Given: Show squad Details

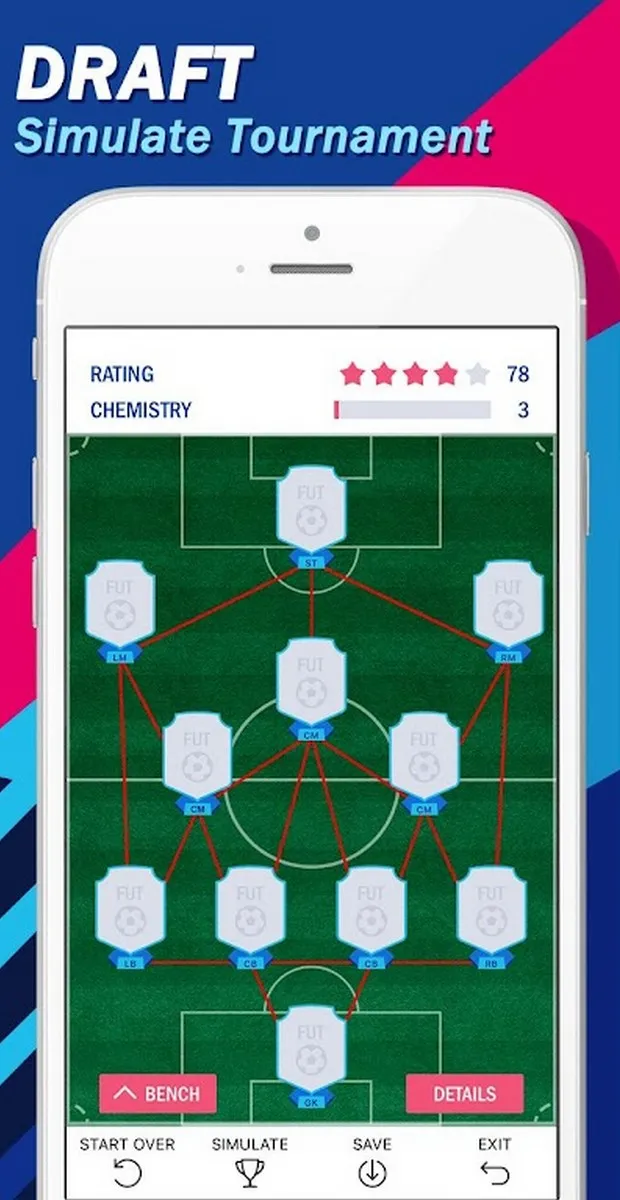Looking at the screenshot, I should click(x=464, y=1093).
